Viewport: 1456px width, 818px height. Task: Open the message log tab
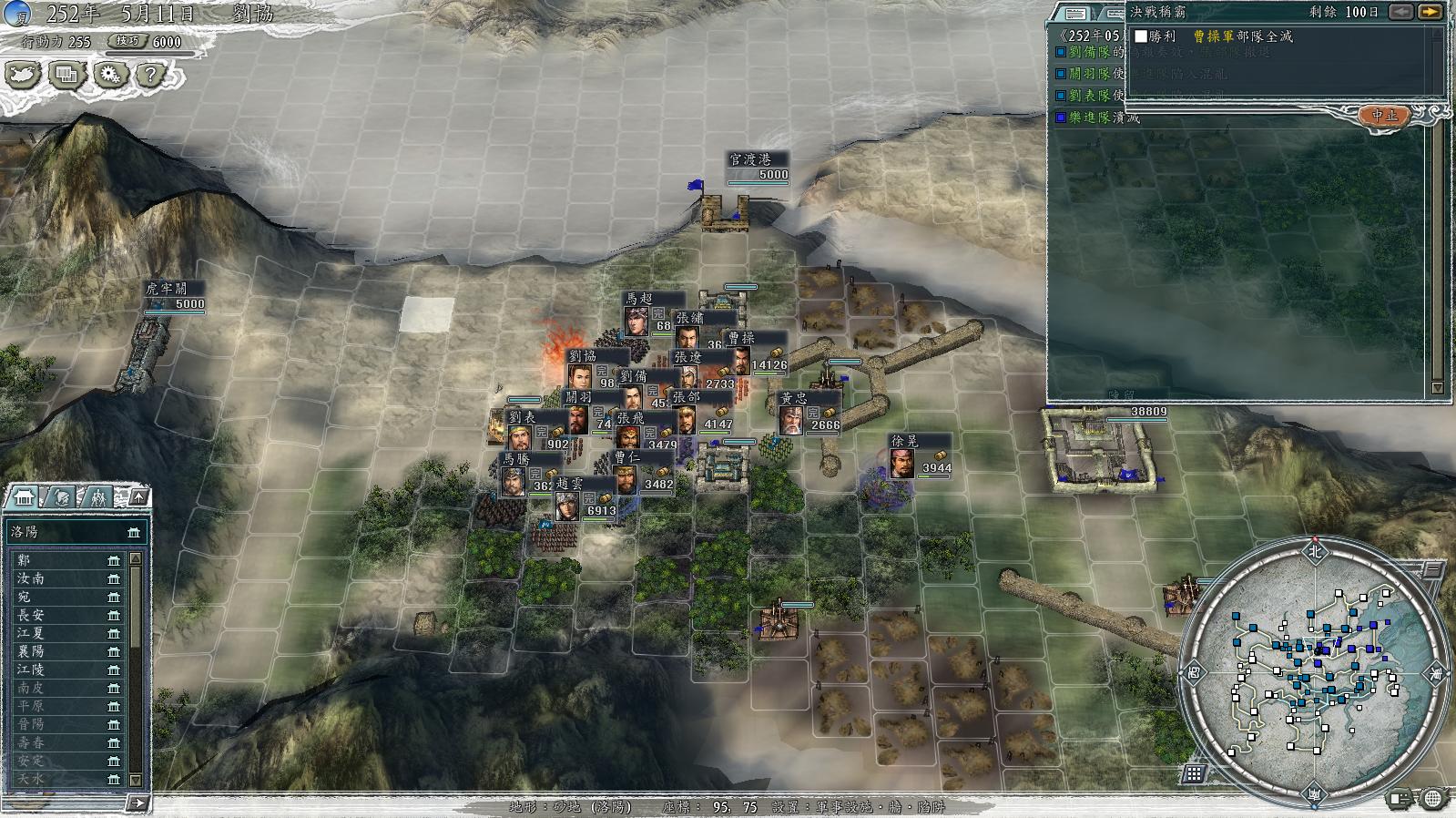pyautogui.click(x=1075, y=13)
